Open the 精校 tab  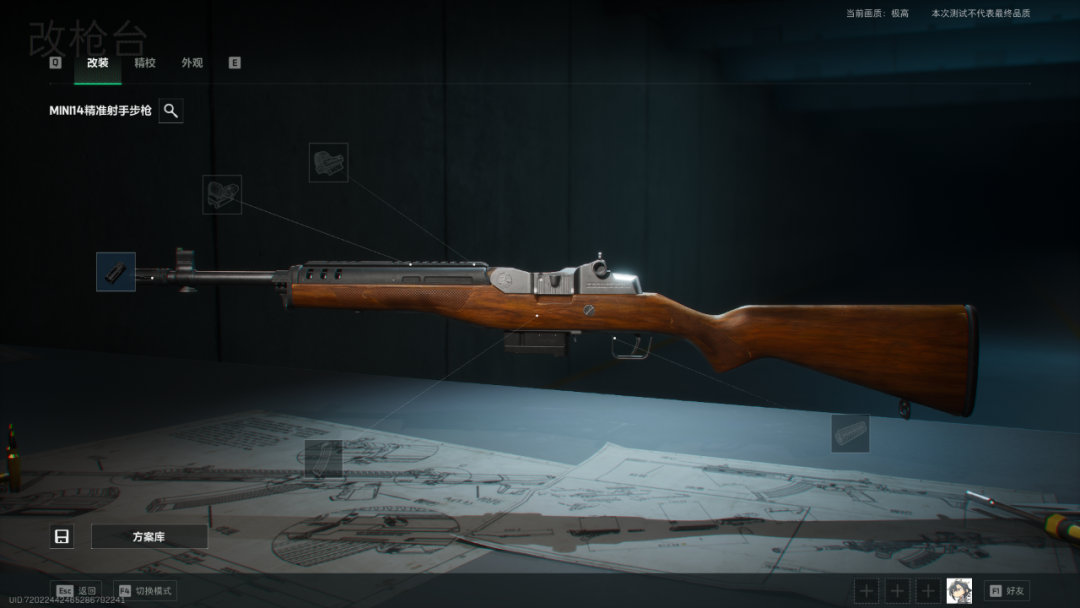(145, 63)
